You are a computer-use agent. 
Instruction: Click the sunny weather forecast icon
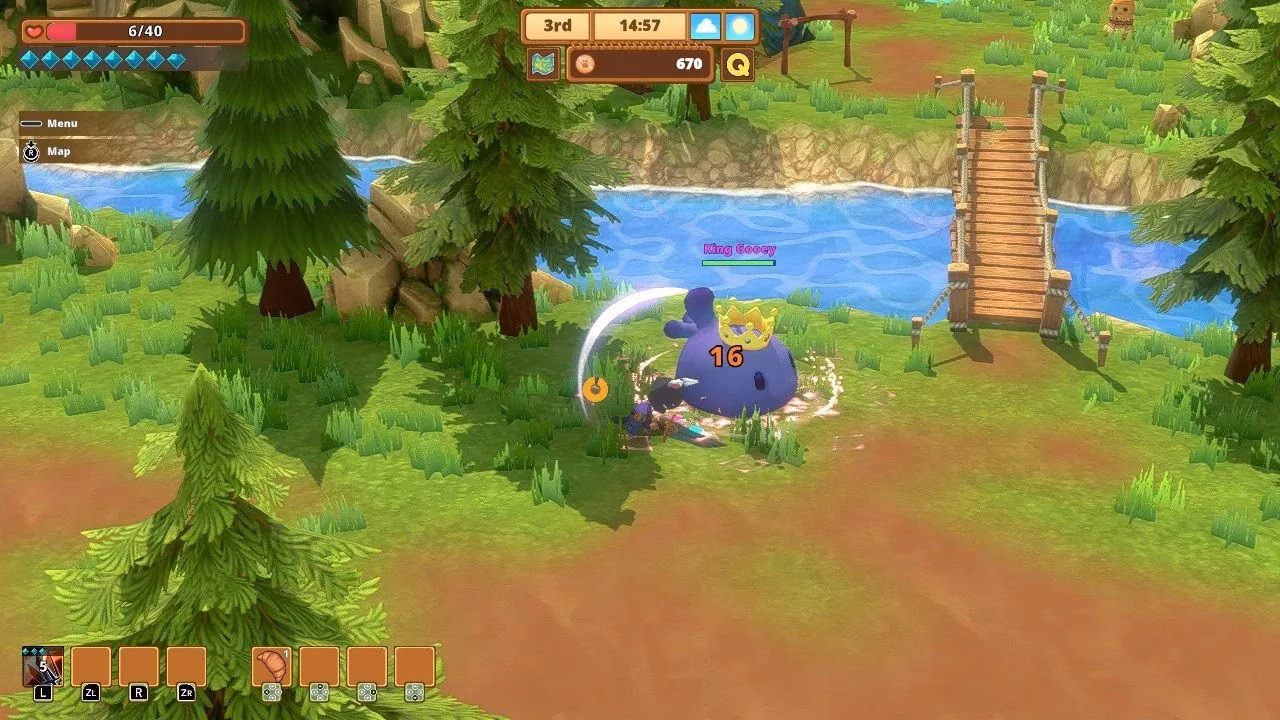740,26
